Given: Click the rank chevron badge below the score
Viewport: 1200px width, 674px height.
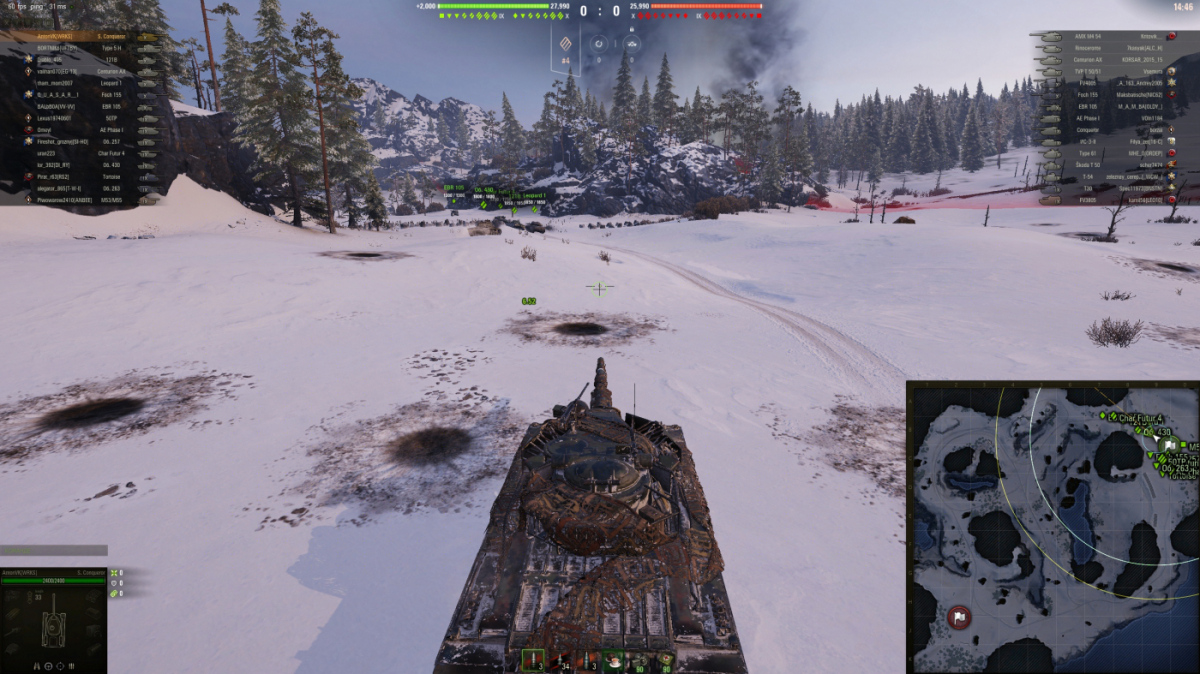Looking at the screenshot, I should (x=565, y=43).
